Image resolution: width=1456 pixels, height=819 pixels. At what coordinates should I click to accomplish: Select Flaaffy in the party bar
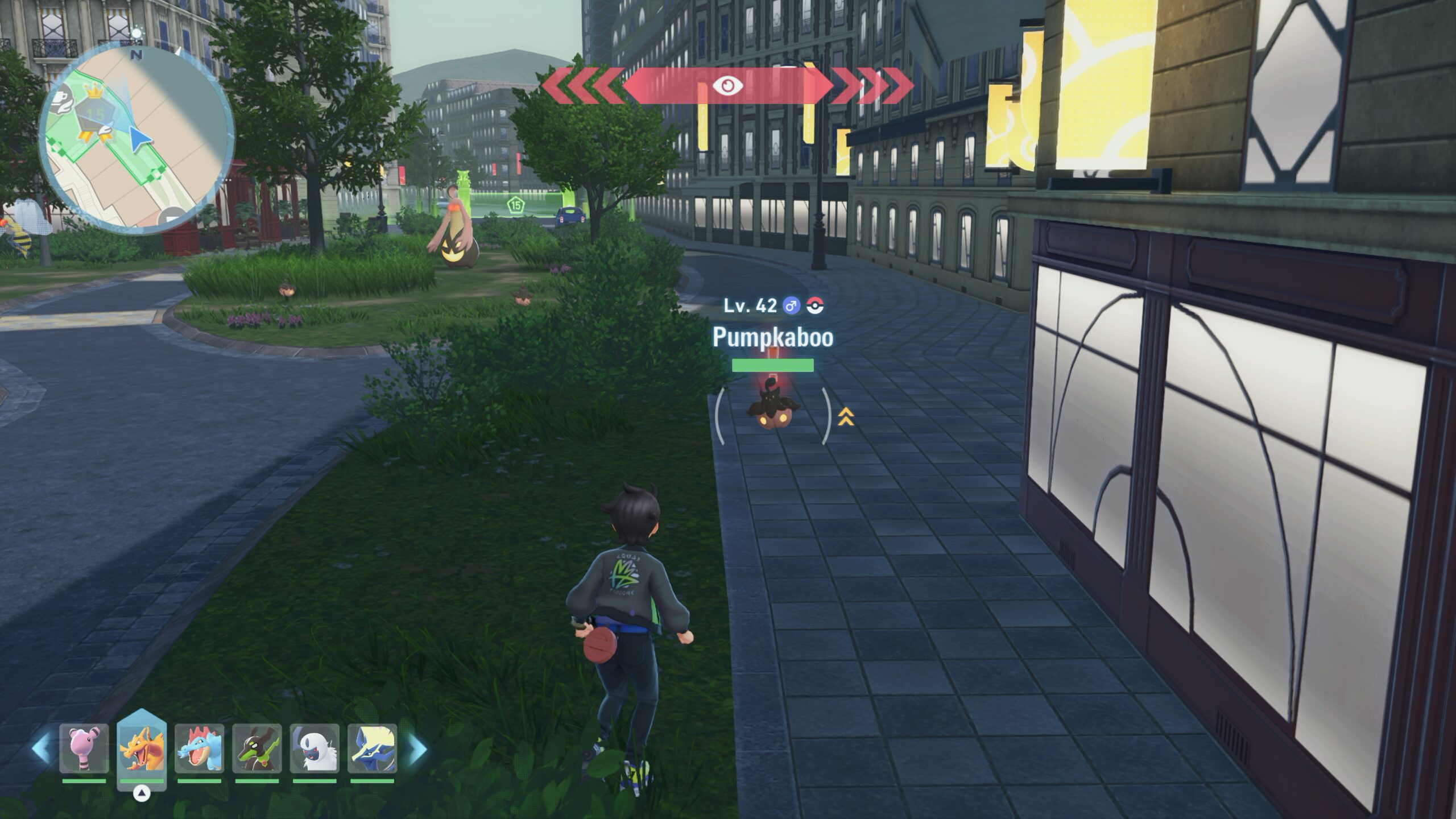point(84,749)
